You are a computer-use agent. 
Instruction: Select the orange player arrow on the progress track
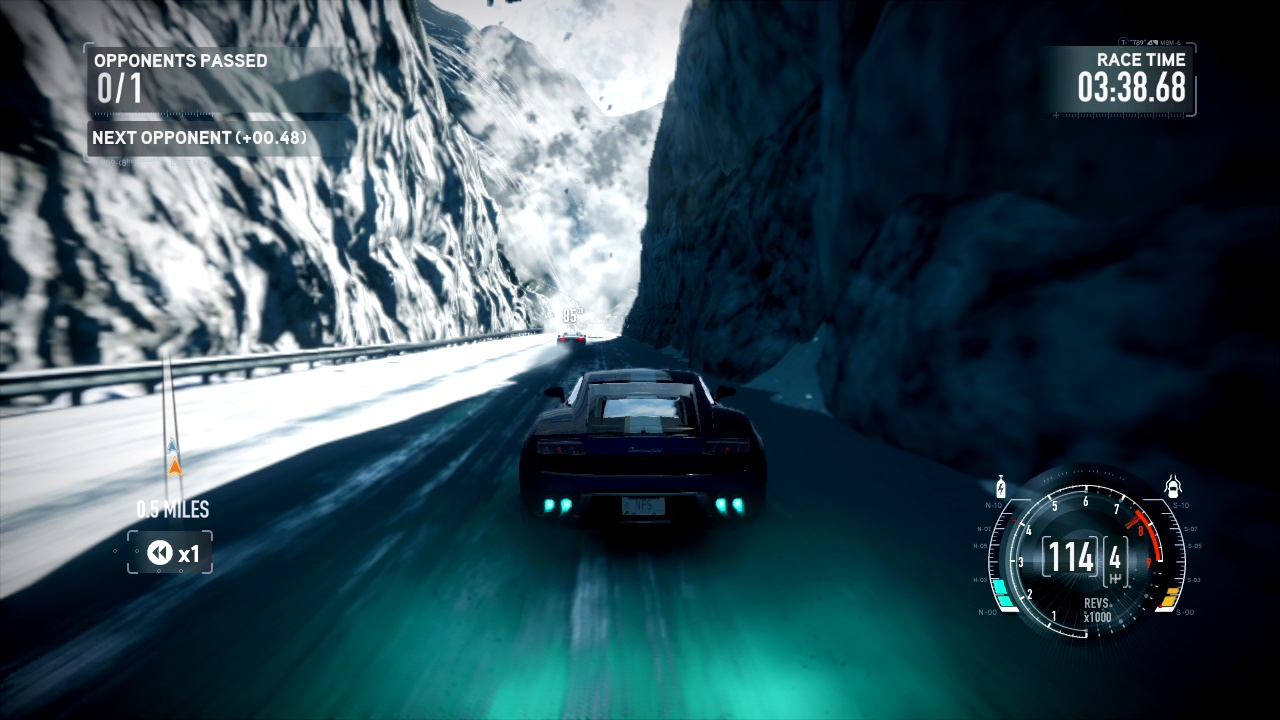click(175, 466)
